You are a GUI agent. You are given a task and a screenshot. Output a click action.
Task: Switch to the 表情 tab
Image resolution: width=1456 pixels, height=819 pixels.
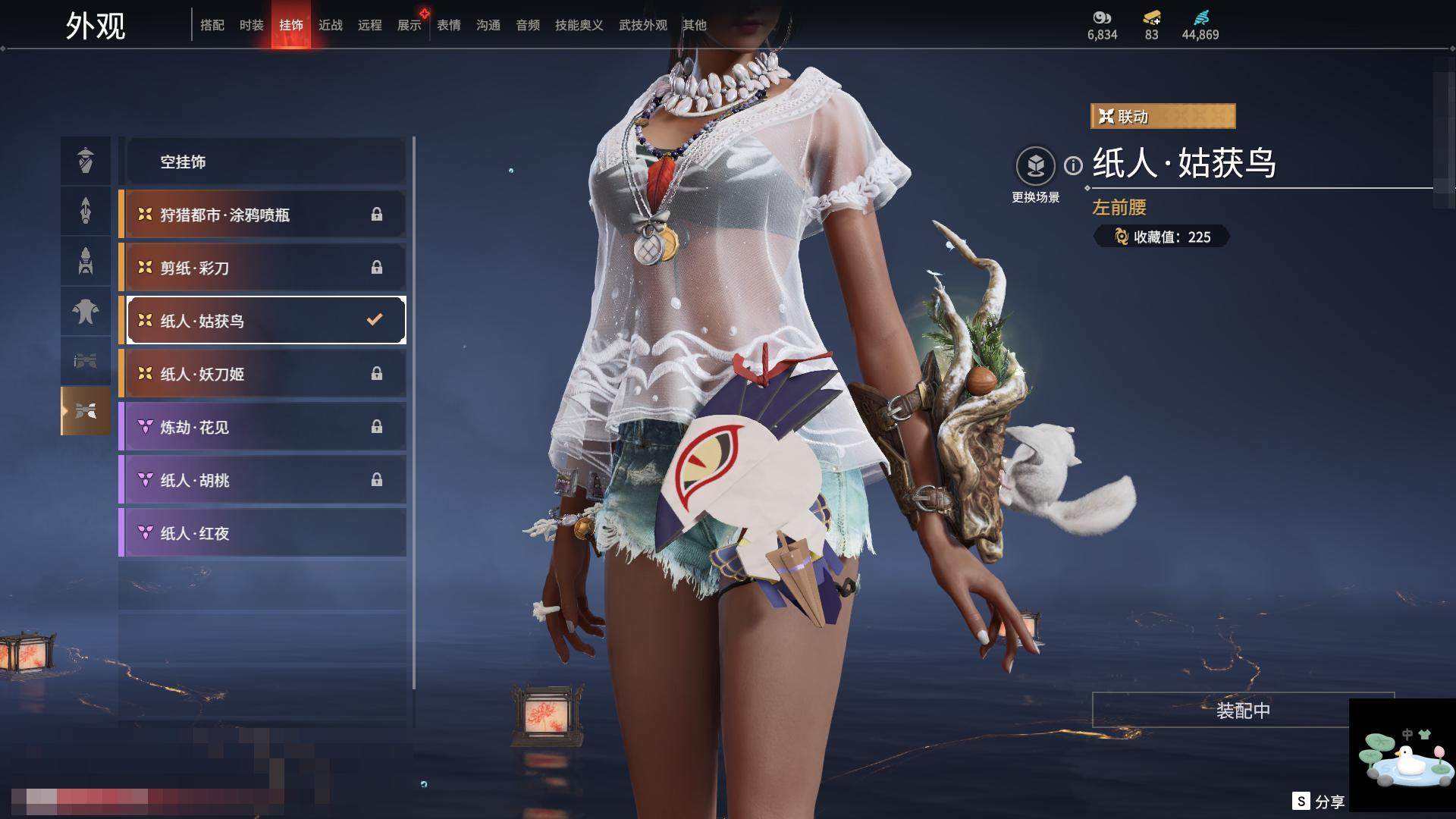pyautogui.click(x=448, y=25)
